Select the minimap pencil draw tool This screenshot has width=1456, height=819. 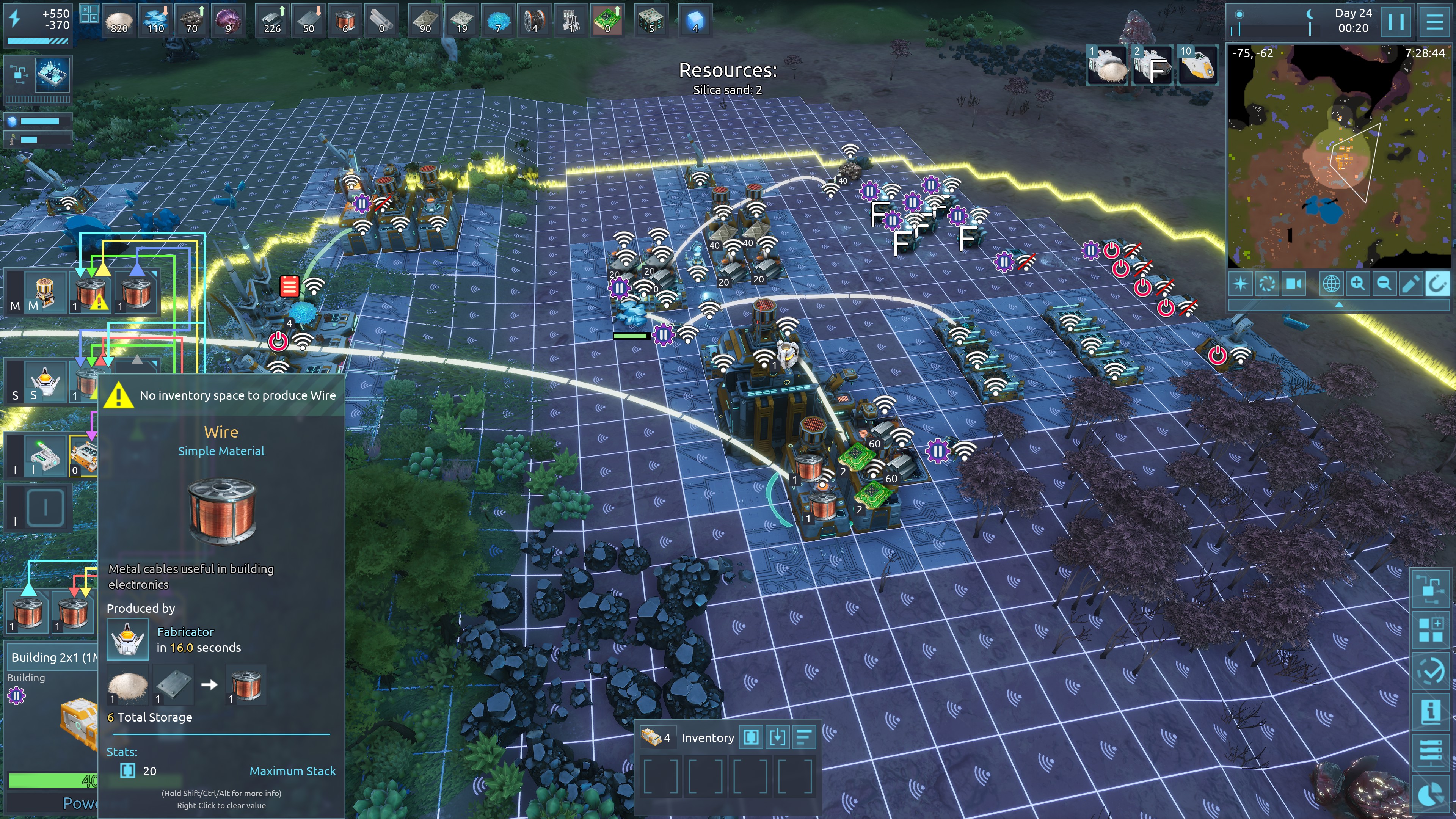pyautogui.click(x=1410, y=283)
